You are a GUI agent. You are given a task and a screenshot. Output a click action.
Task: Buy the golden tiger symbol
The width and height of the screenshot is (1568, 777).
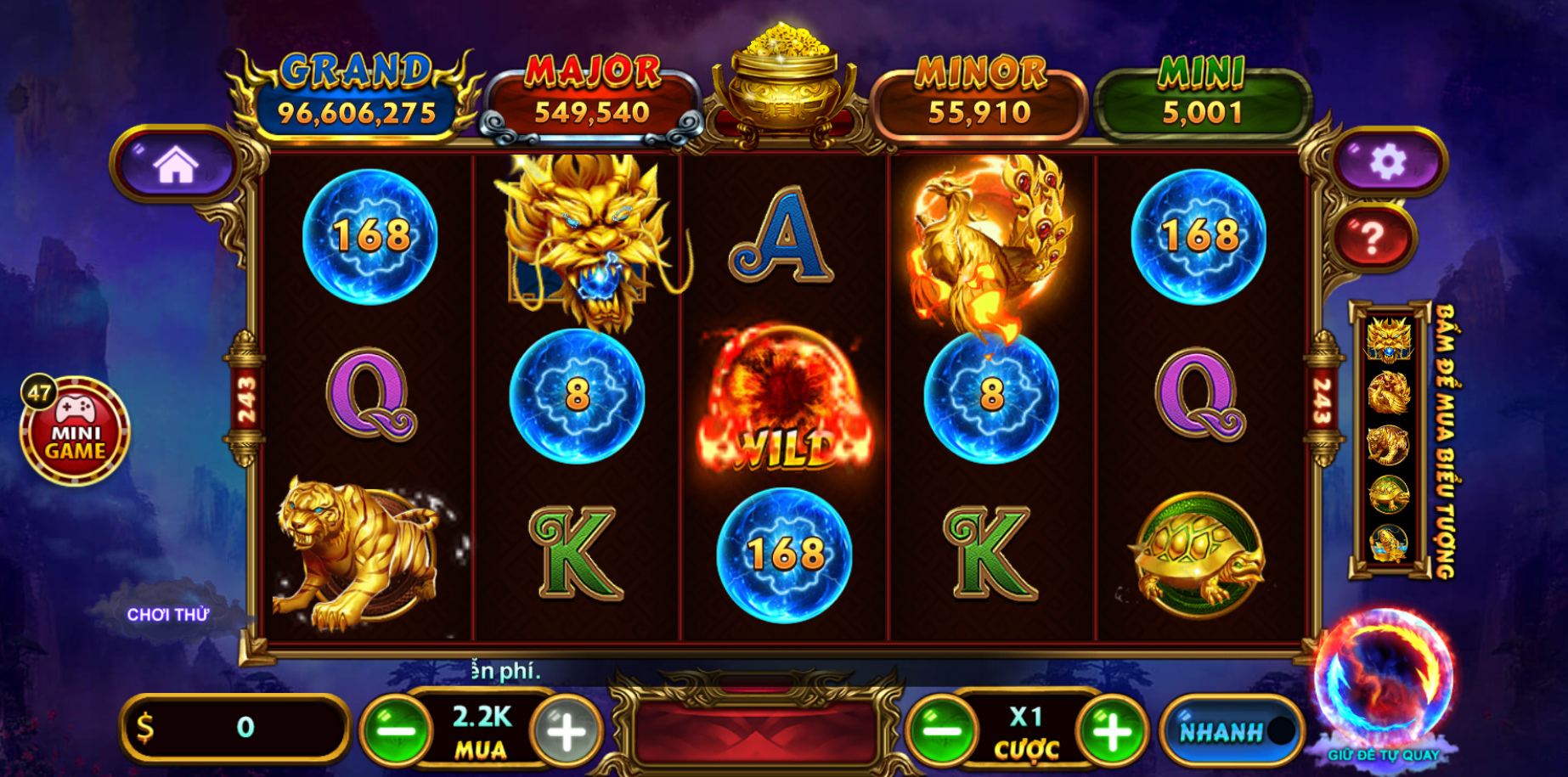tap(1388, 444)
